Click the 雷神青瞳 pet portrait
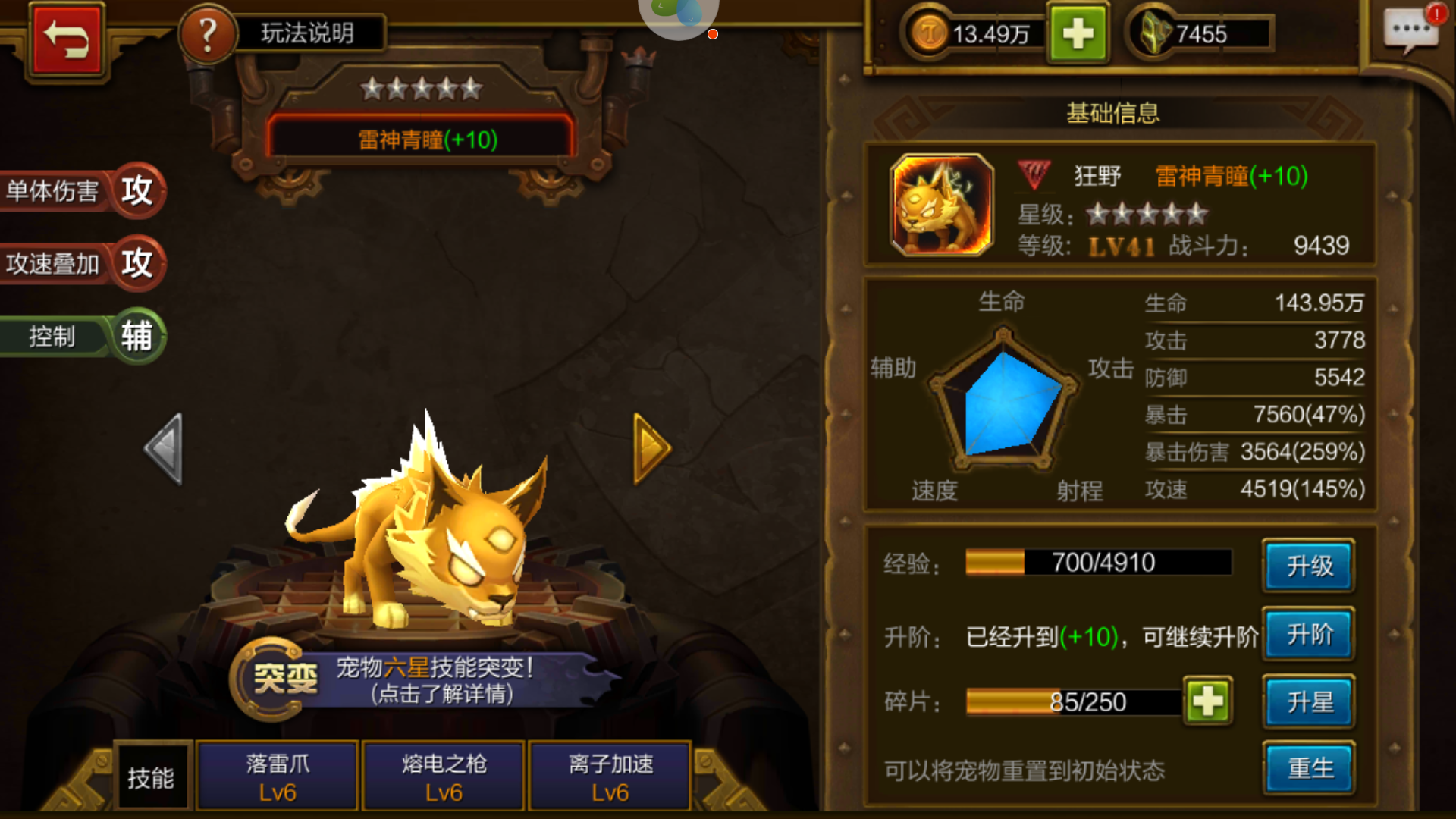 click(x=942, y=205)
